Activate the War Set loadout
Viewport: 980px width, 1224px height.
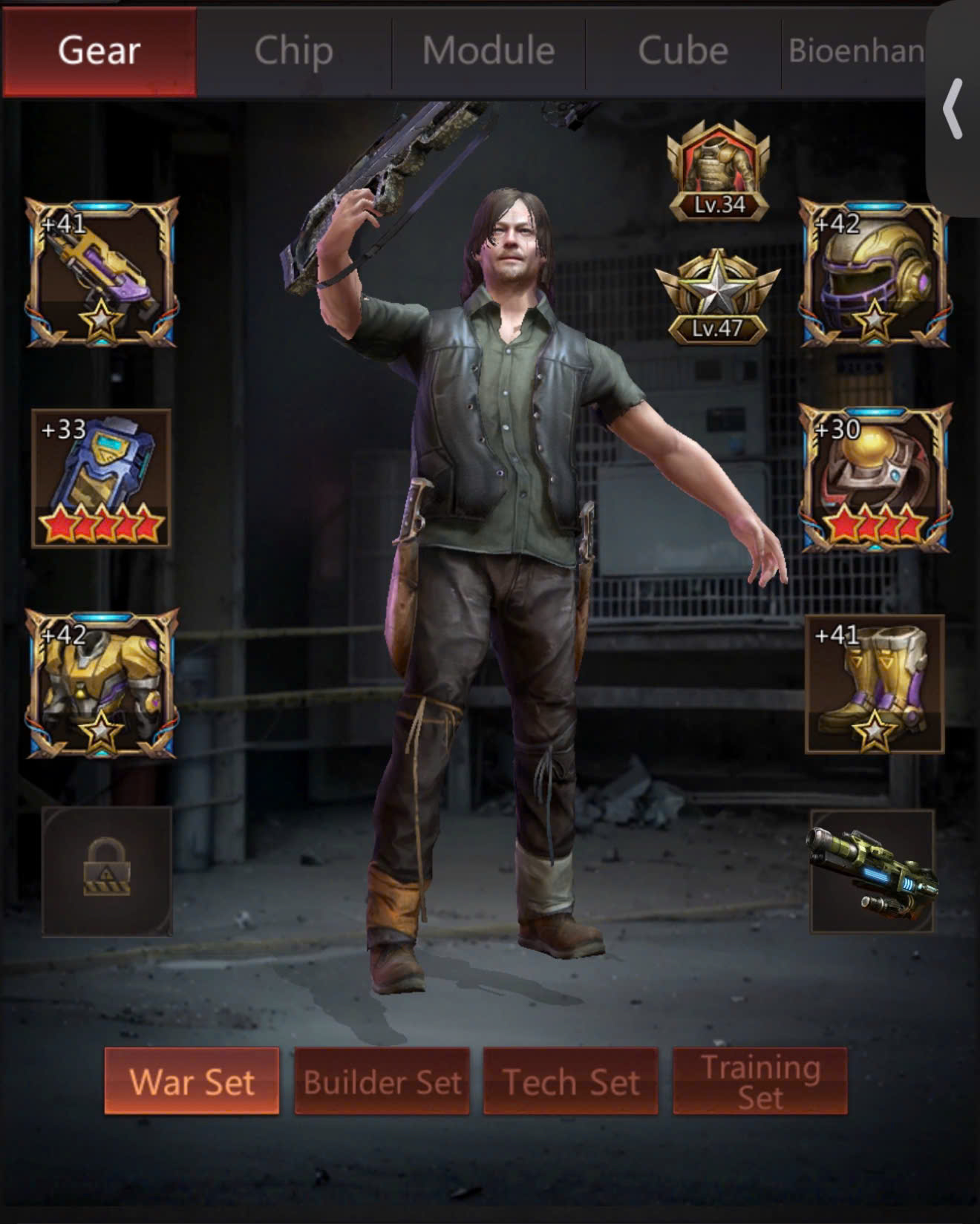point(192,1081)
